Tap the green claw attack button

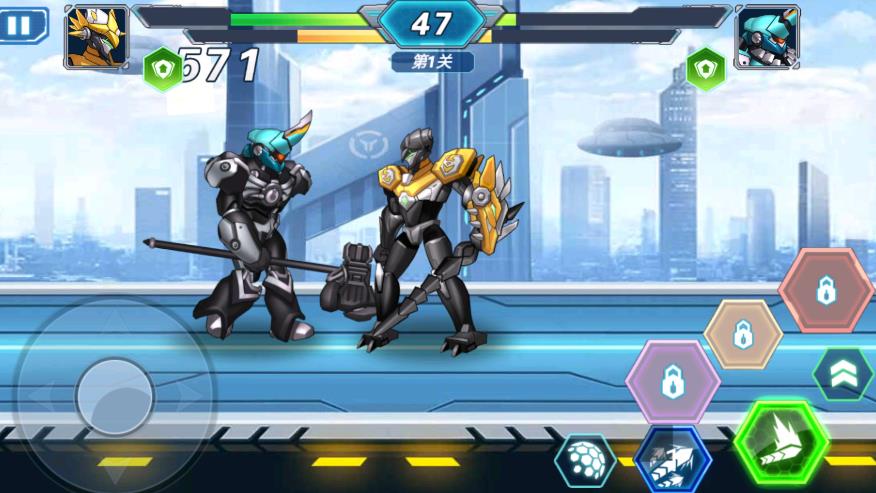pos(780,441)
